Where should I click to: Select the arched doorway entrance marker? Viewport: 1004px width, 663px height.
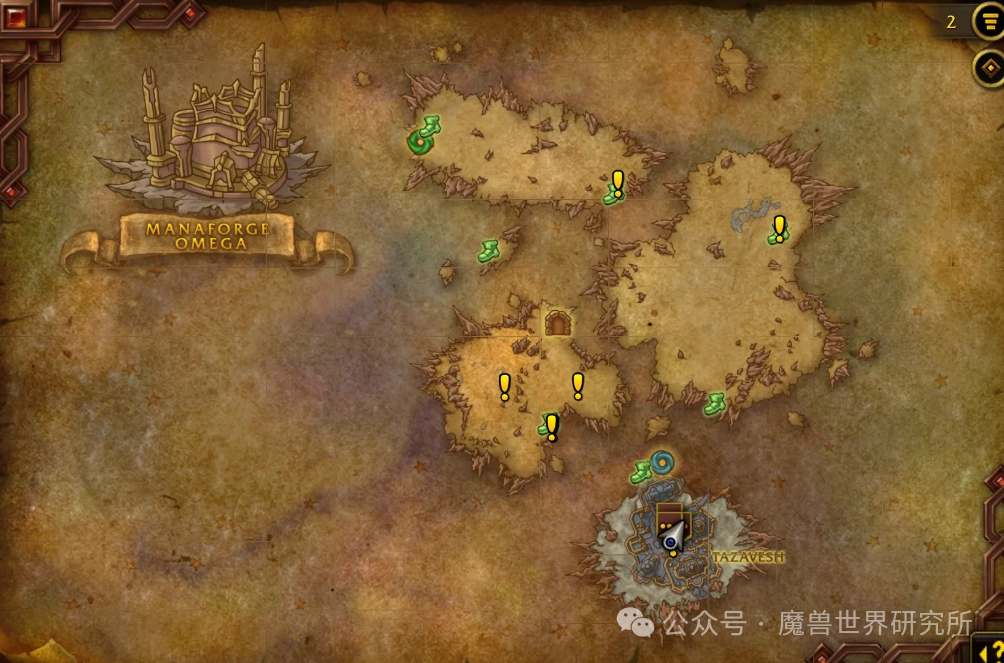(558, 323)
